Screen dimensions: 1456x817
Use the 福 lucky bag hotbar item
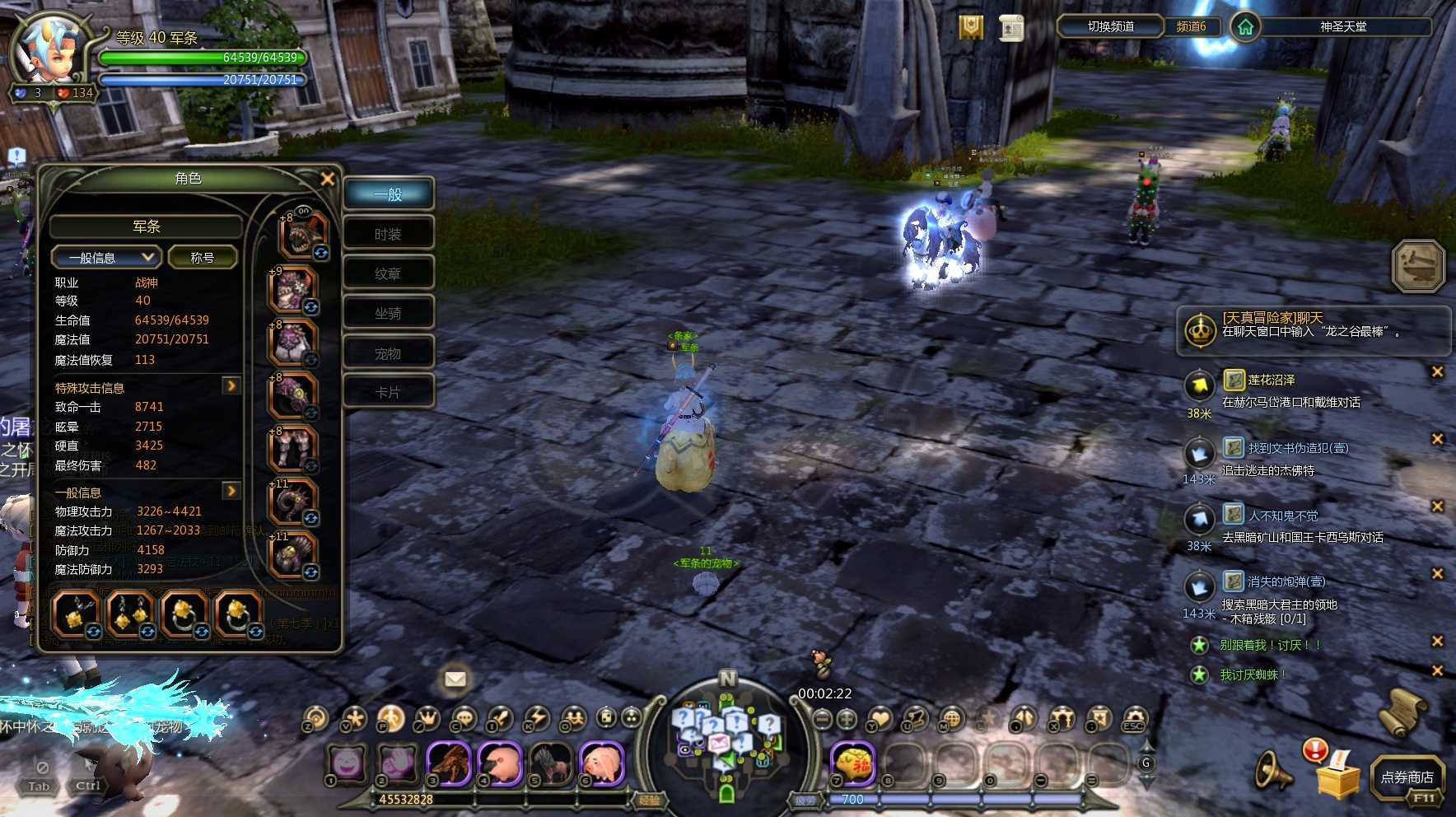pos(852,764)
